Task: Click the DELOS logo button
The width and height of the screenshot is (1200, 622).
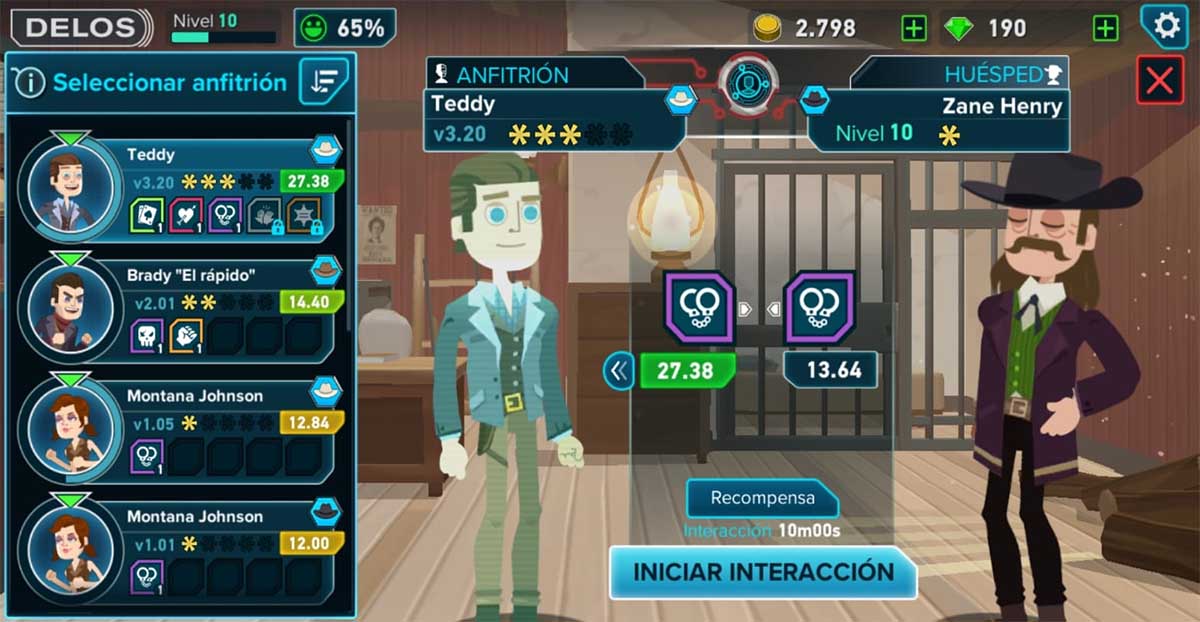Action: [79, 28]
